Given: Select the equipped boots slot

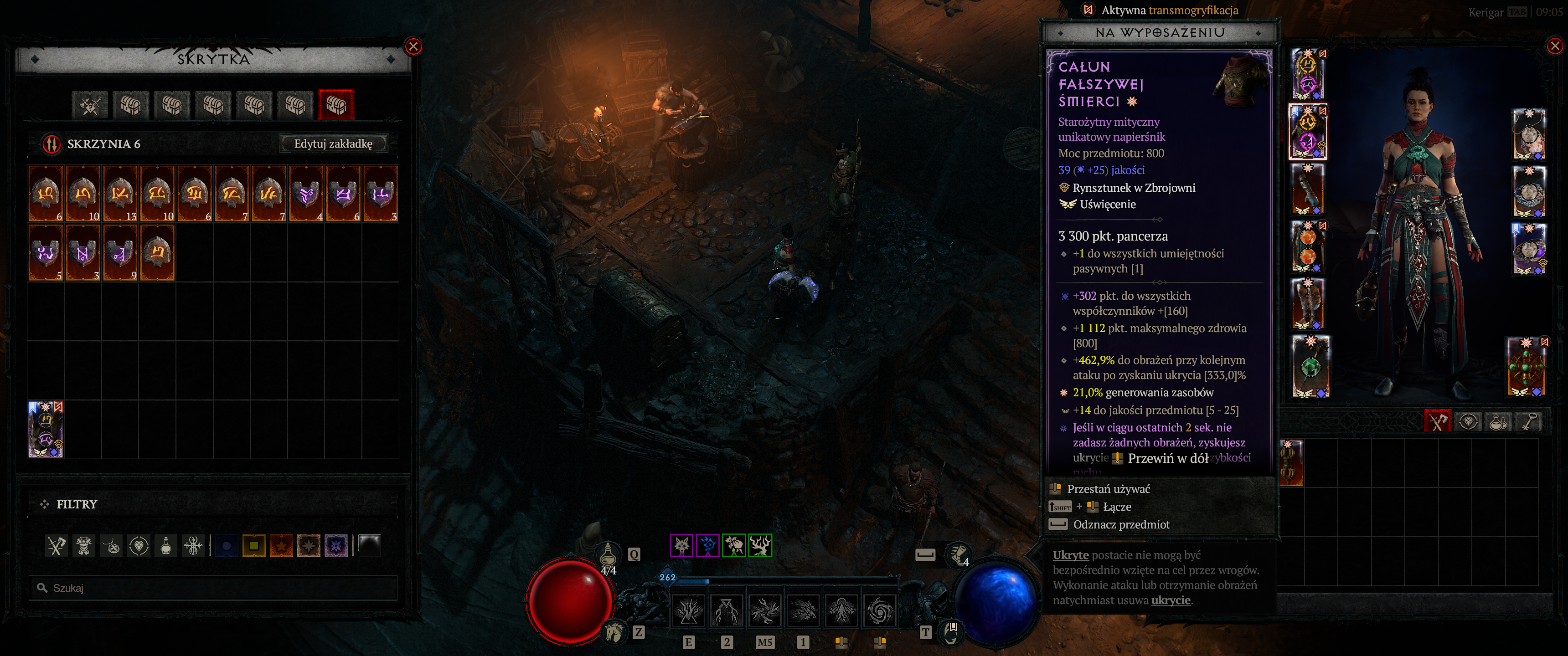Looking at the screenshot, I should [1307, 304].
